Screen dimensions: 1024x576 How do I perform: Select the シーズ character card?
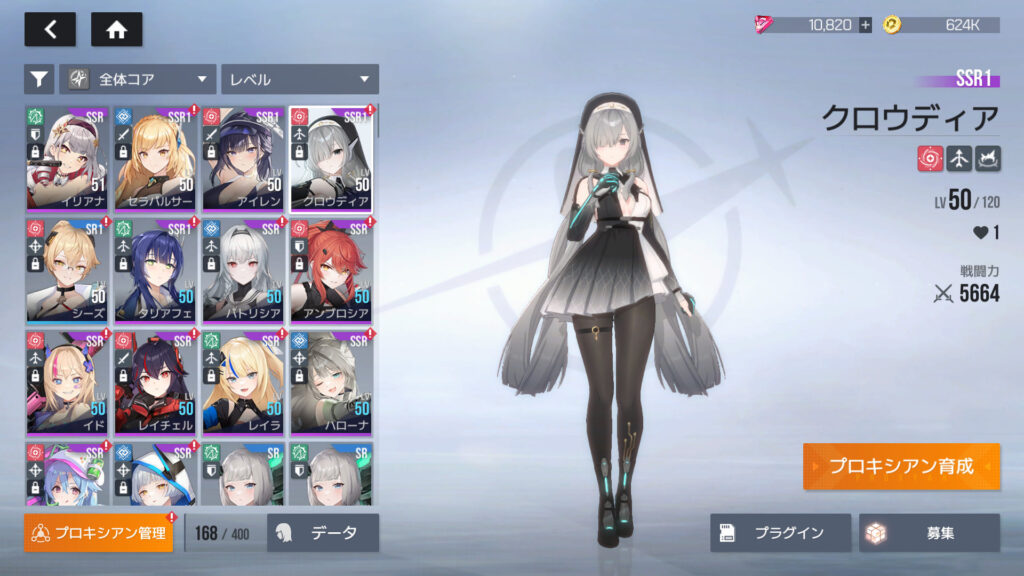67,269
